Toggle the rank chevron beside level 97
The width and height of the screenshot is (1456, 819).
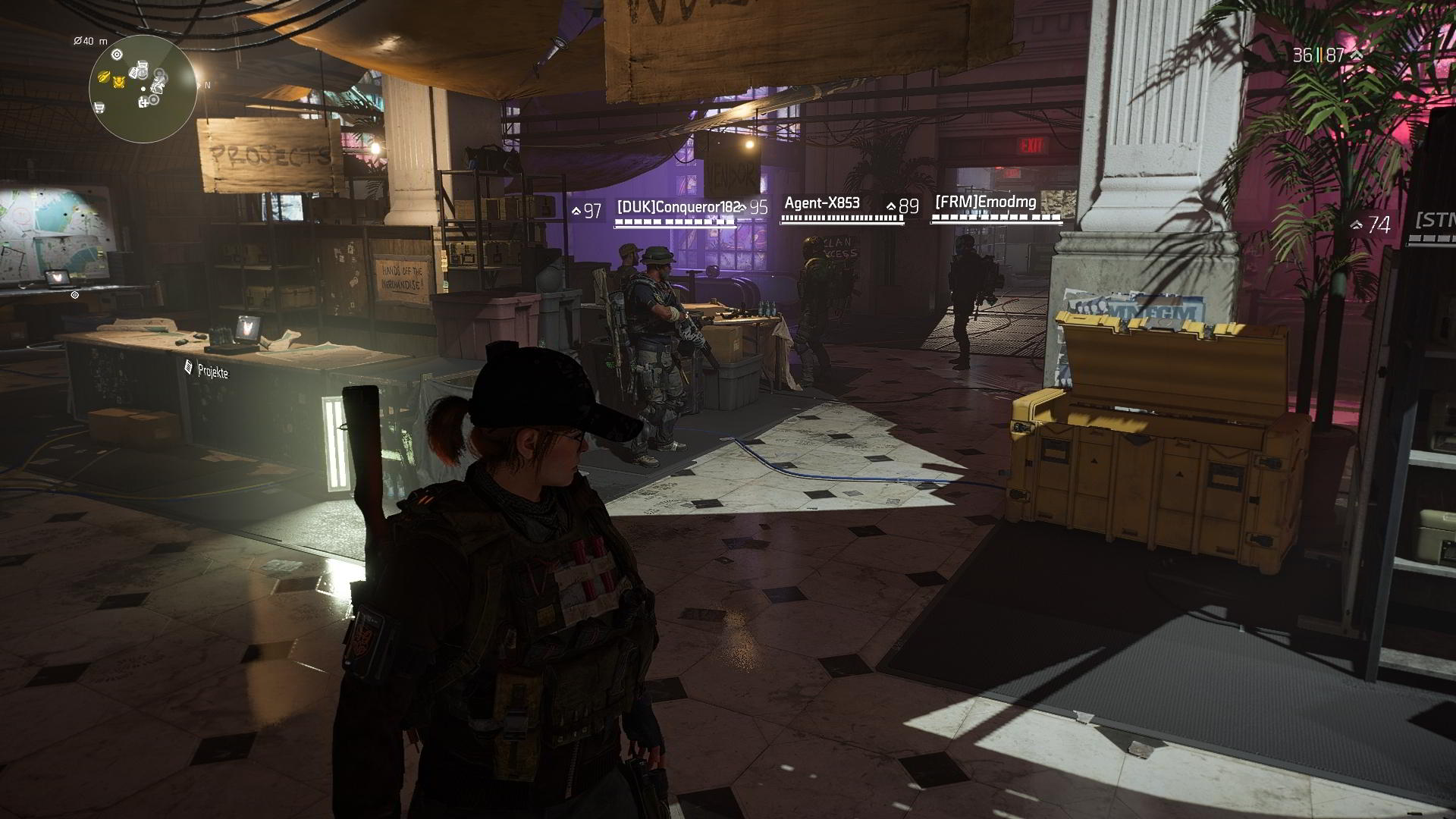(x=577, y=209)
